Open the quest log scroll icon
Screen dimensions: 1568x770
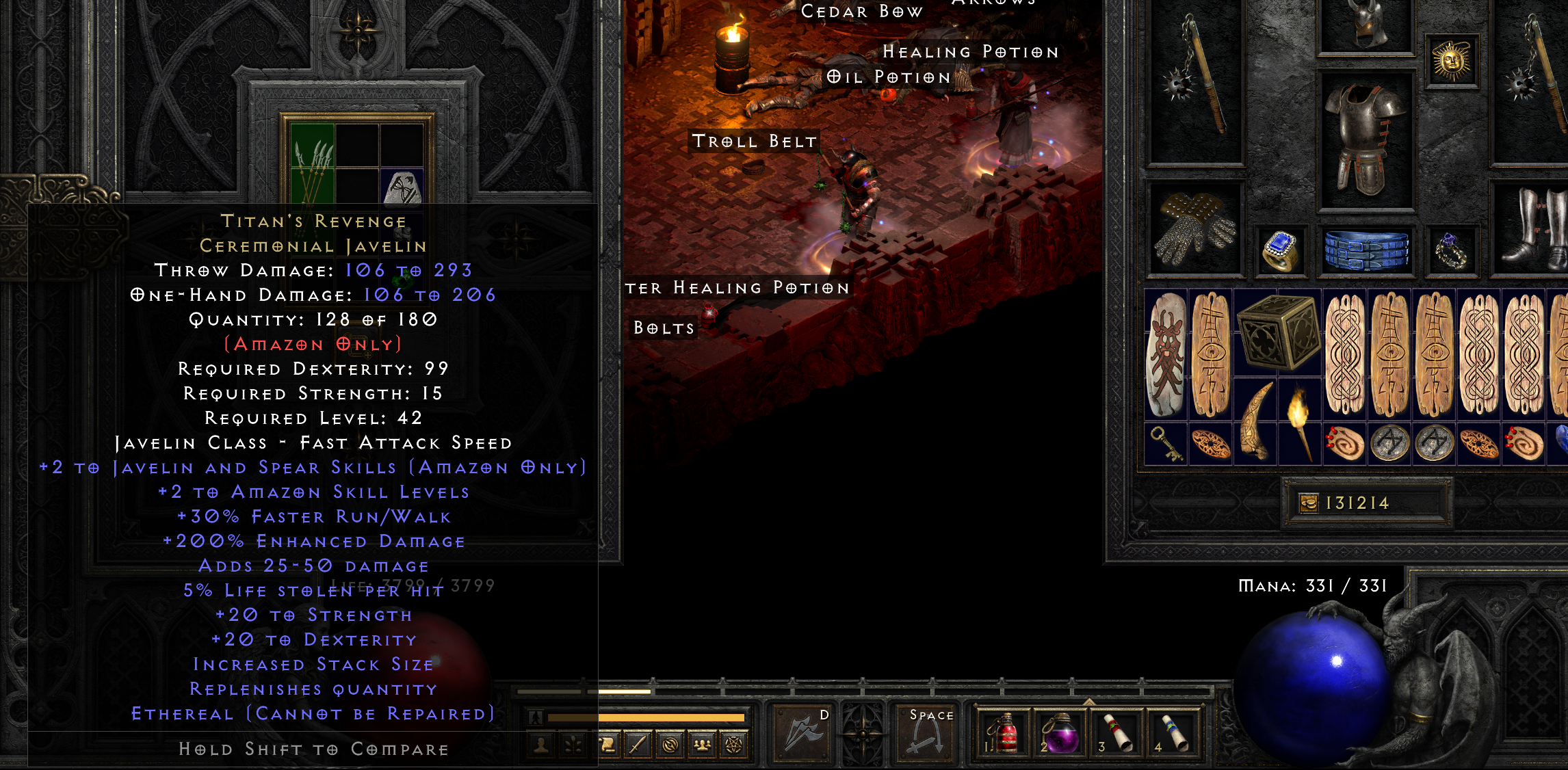tap(609, 745)
